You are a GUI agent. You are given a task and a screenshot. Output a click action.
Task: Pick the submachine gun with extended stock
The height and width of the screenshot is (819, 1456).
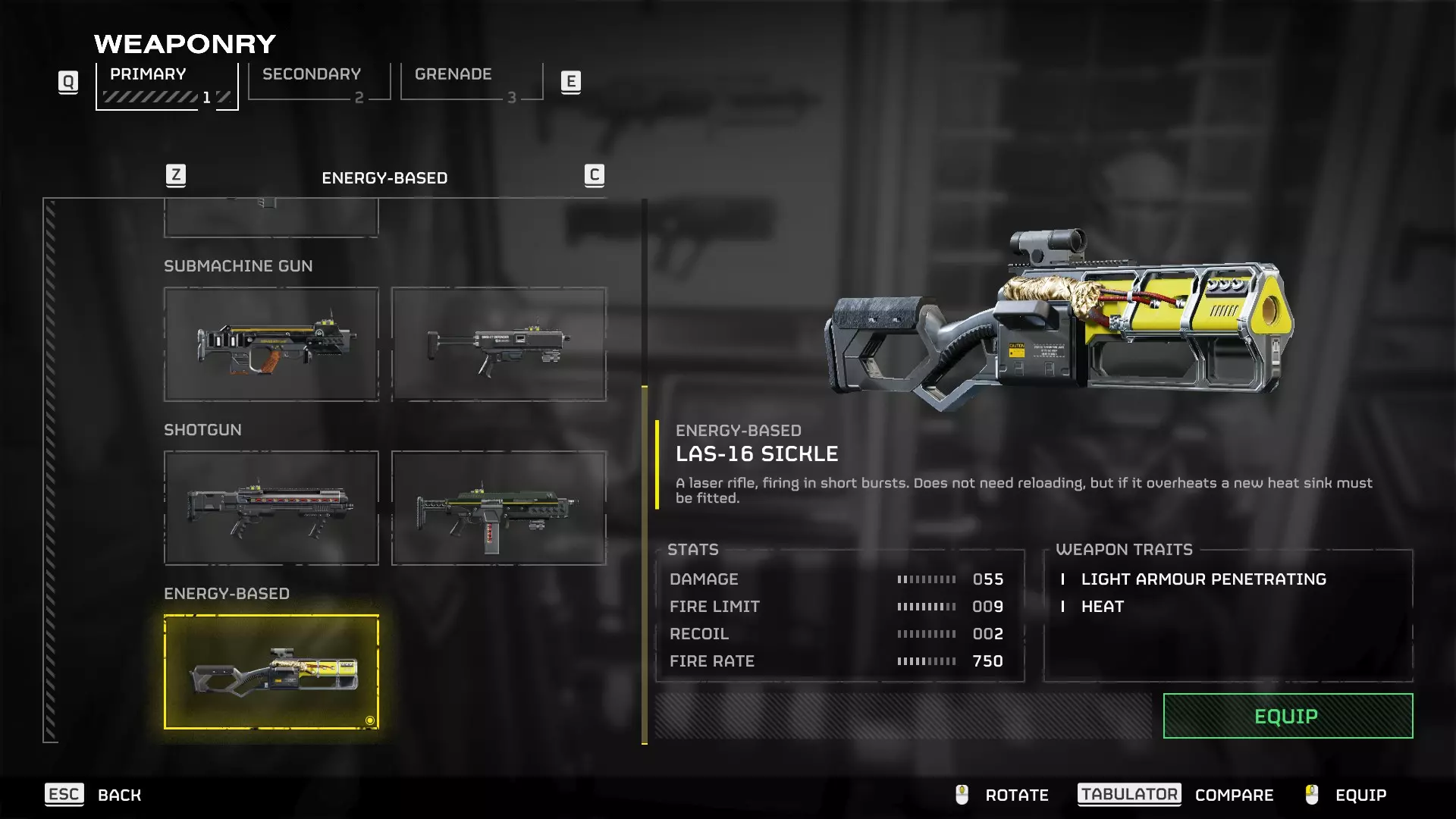point(498,344)
